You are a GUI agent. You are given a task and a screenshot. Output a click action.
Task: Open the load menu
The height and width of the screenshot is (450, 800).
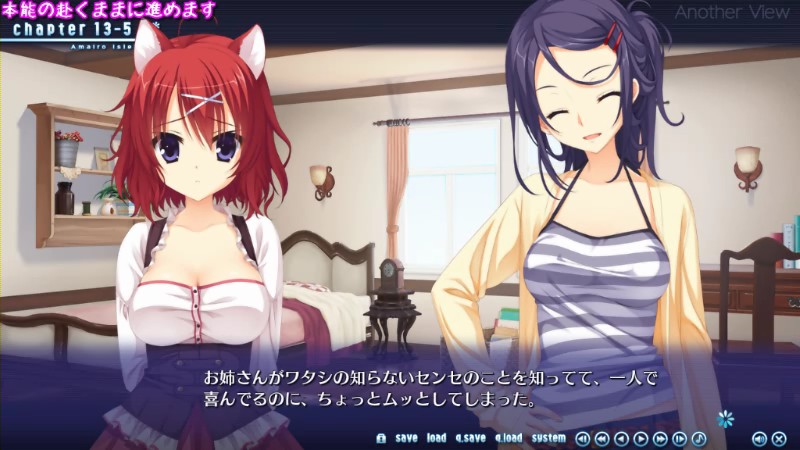436,438
